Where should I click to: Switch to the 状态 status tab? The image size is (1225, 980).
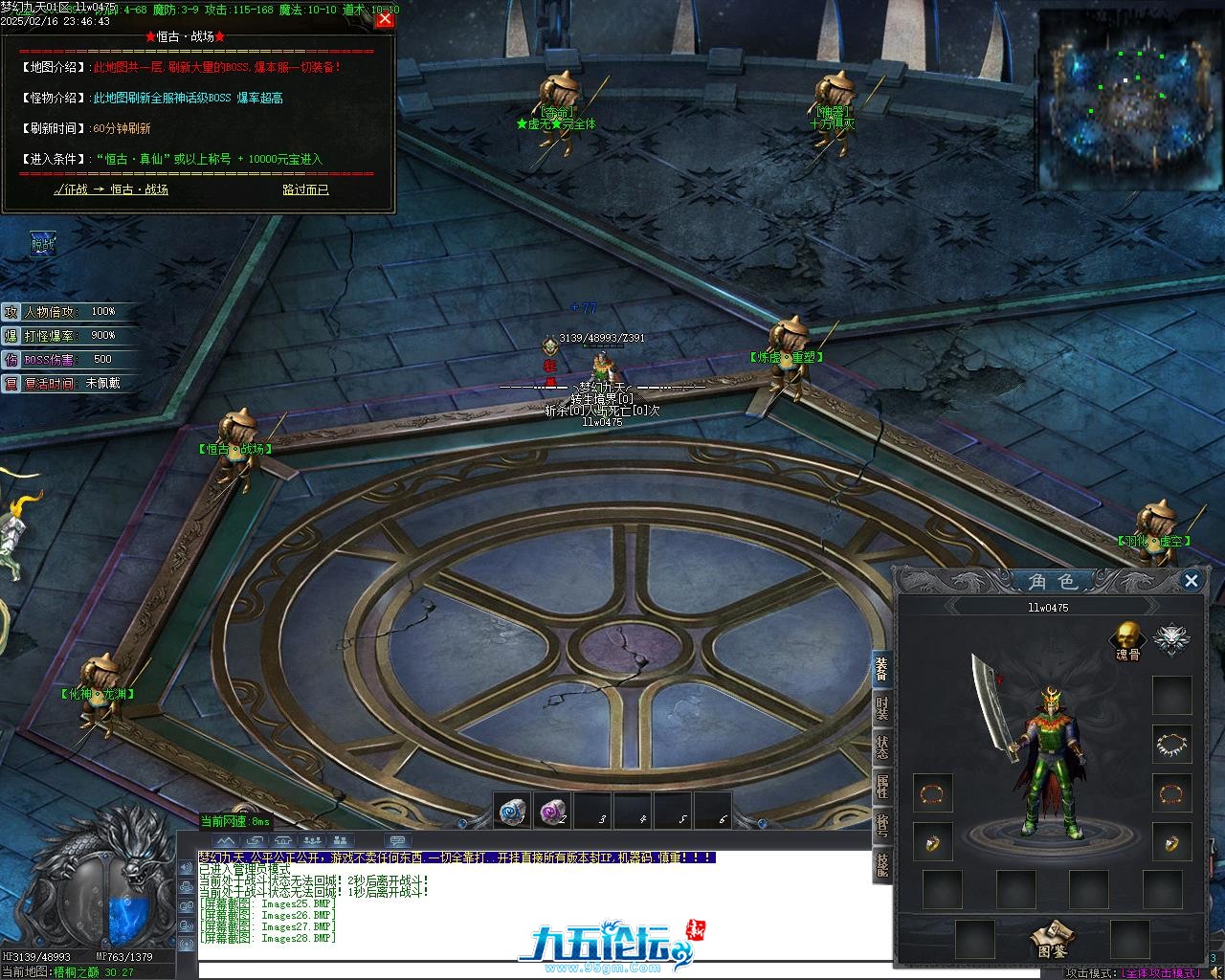[881, 746]
